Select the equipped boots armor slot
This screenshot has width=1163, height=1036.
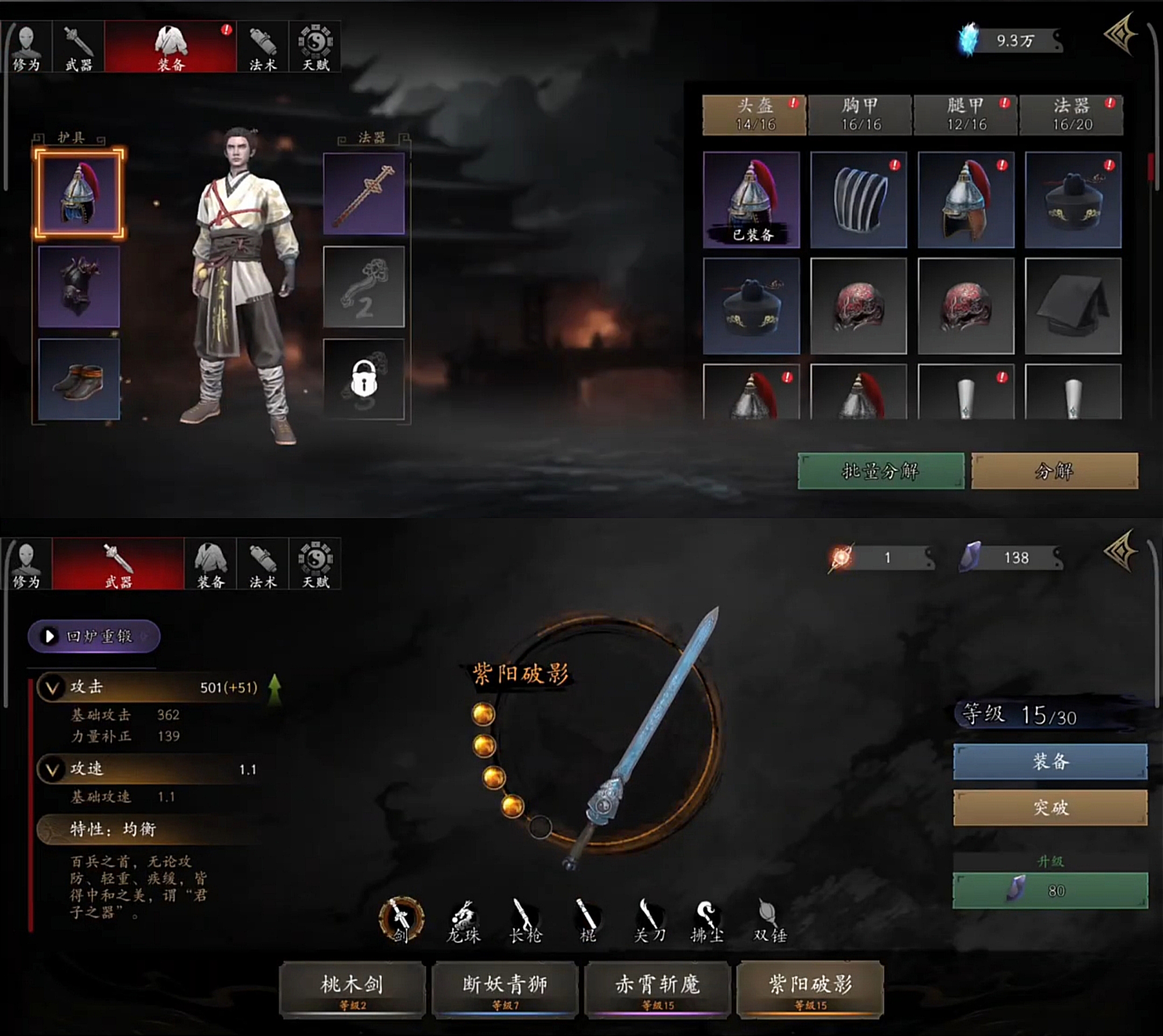79,379
